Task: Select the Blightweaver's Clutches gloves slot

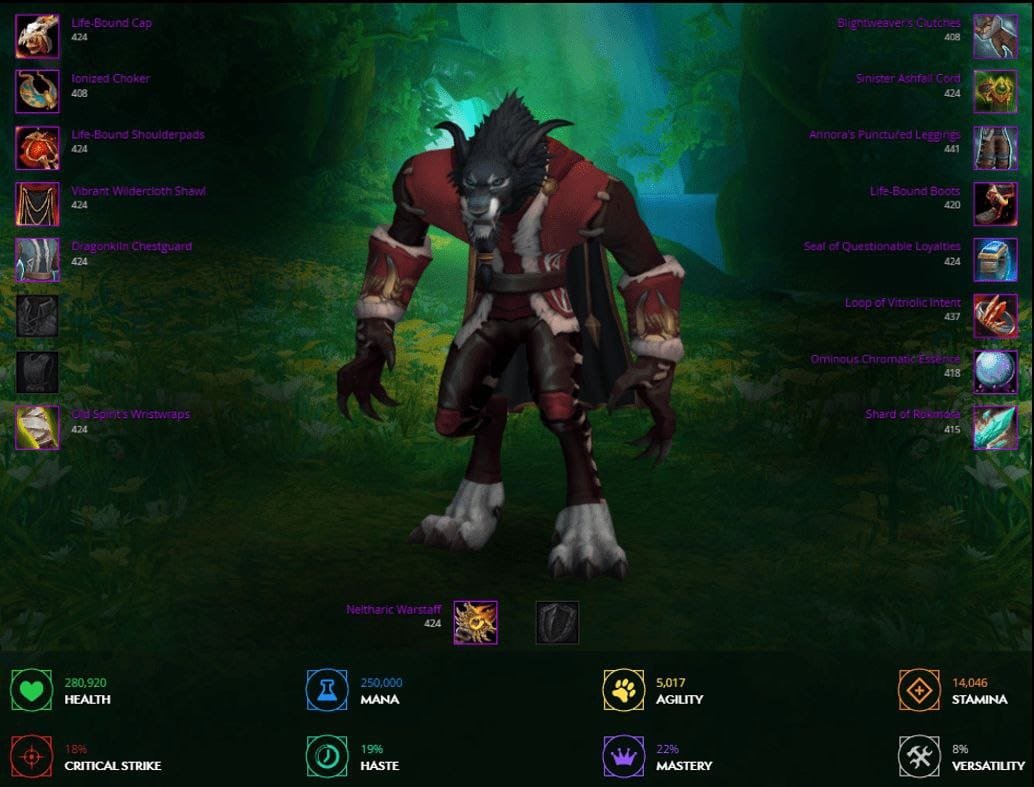Action: (995, 36)
